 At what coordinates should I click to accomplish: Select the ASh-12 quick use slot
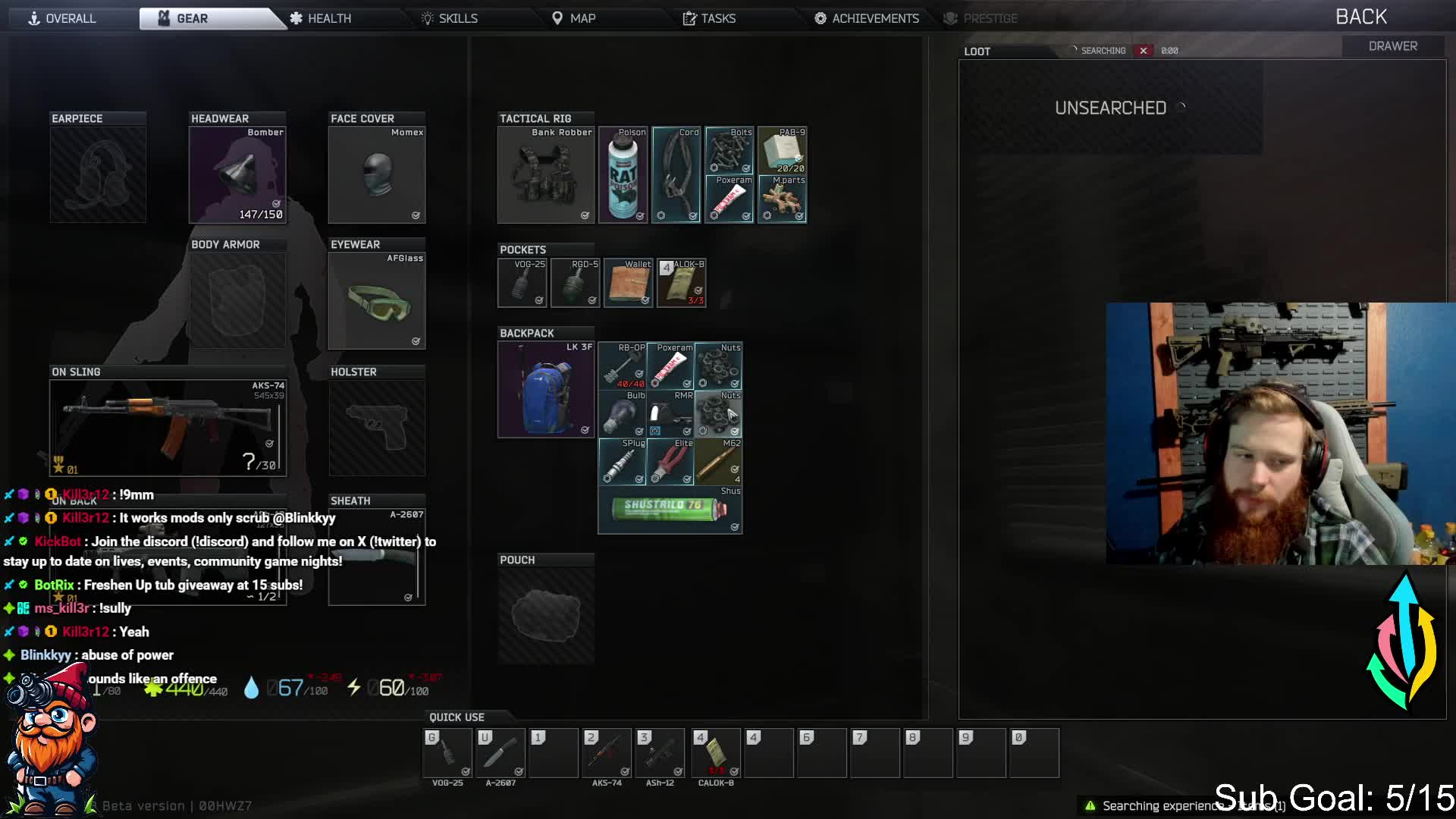[660, 753]
